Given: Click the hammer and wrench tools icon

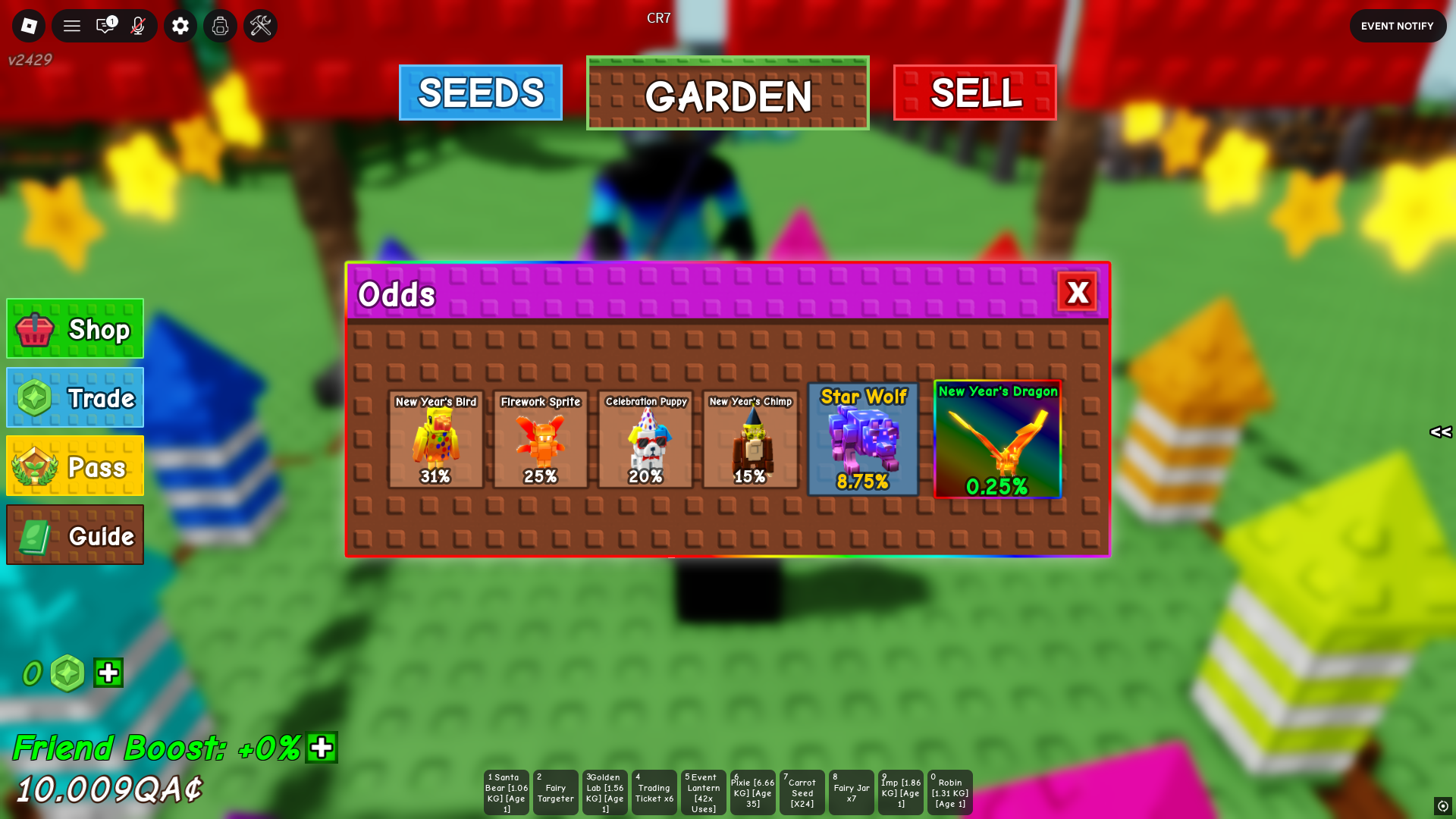Looking at the screenshot, I should tap(260, 25).
